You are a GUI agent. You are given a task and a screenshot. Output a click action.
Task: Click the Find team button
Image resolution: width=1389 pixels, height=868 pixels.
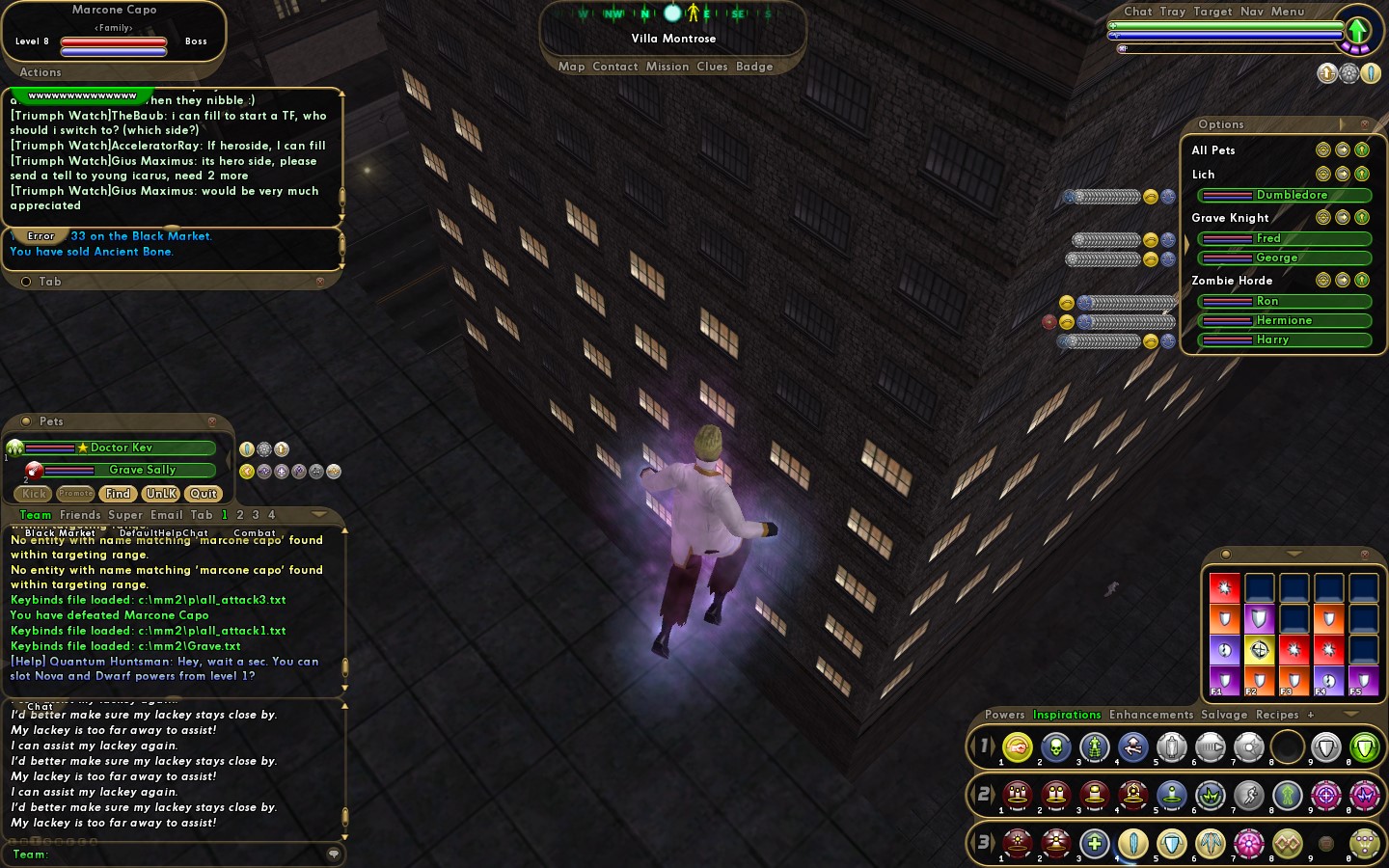(119, 494)
